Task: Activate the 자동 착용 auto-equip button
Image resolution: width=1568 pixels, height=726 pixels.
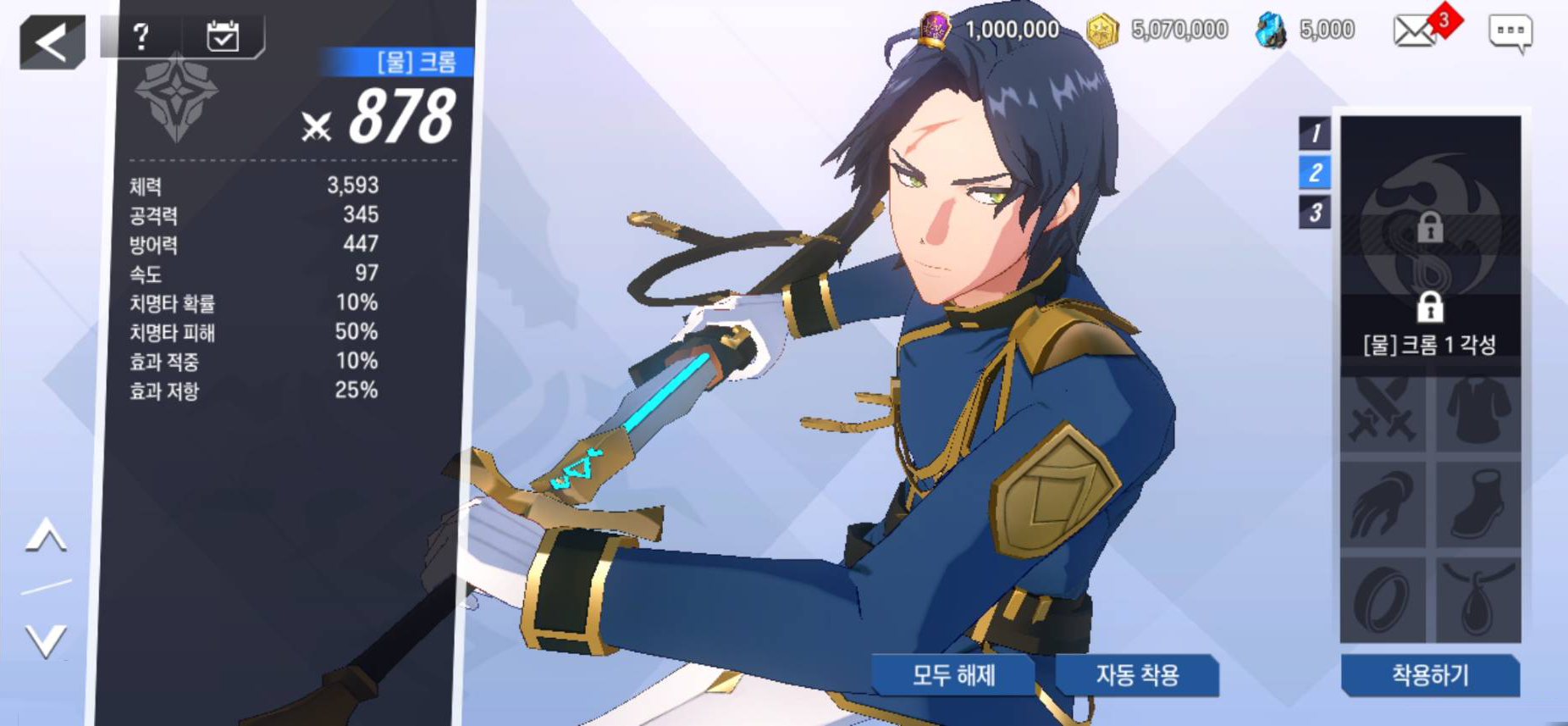Action: [1137, 675]
